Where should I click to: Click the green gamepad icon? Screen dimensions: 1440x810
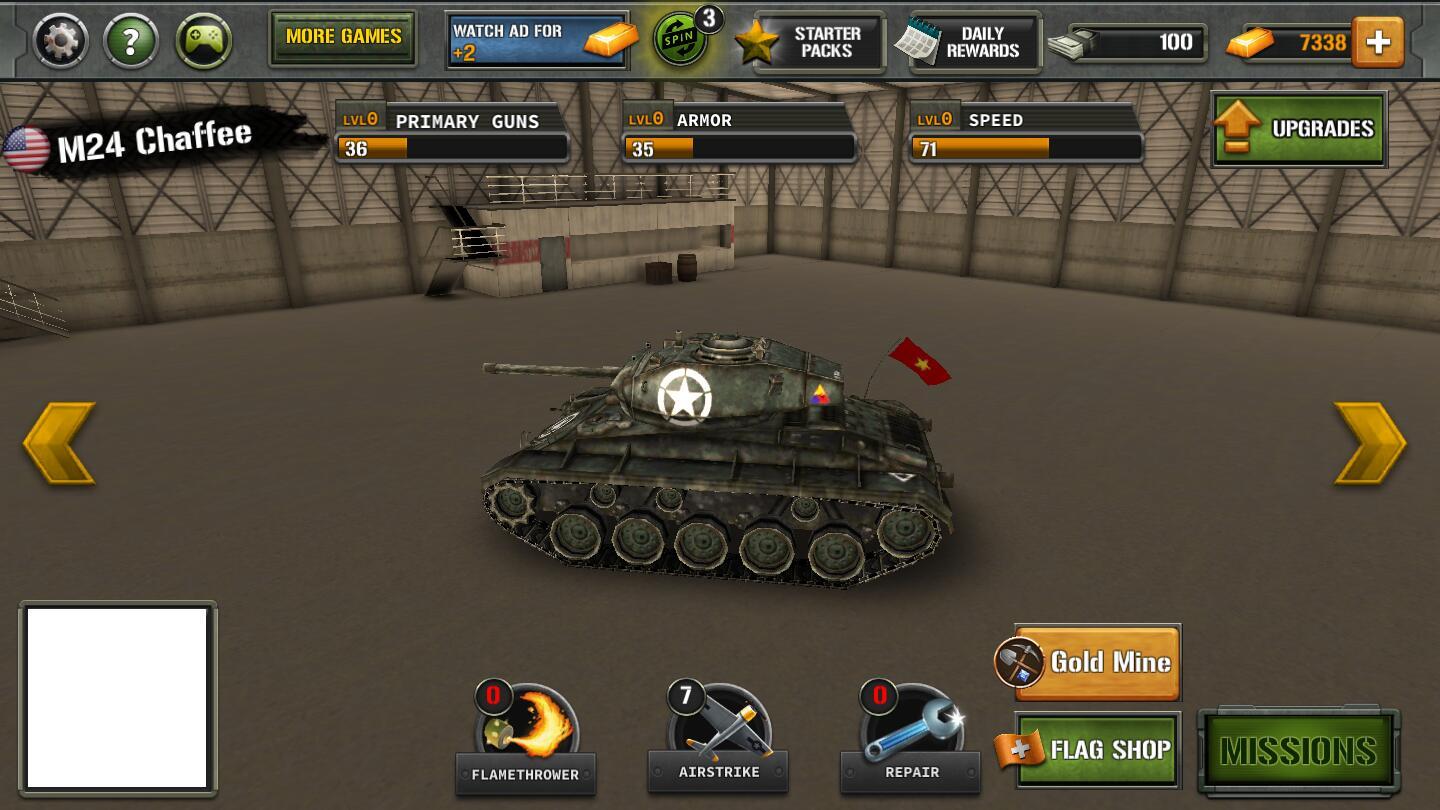pos(204,41)
